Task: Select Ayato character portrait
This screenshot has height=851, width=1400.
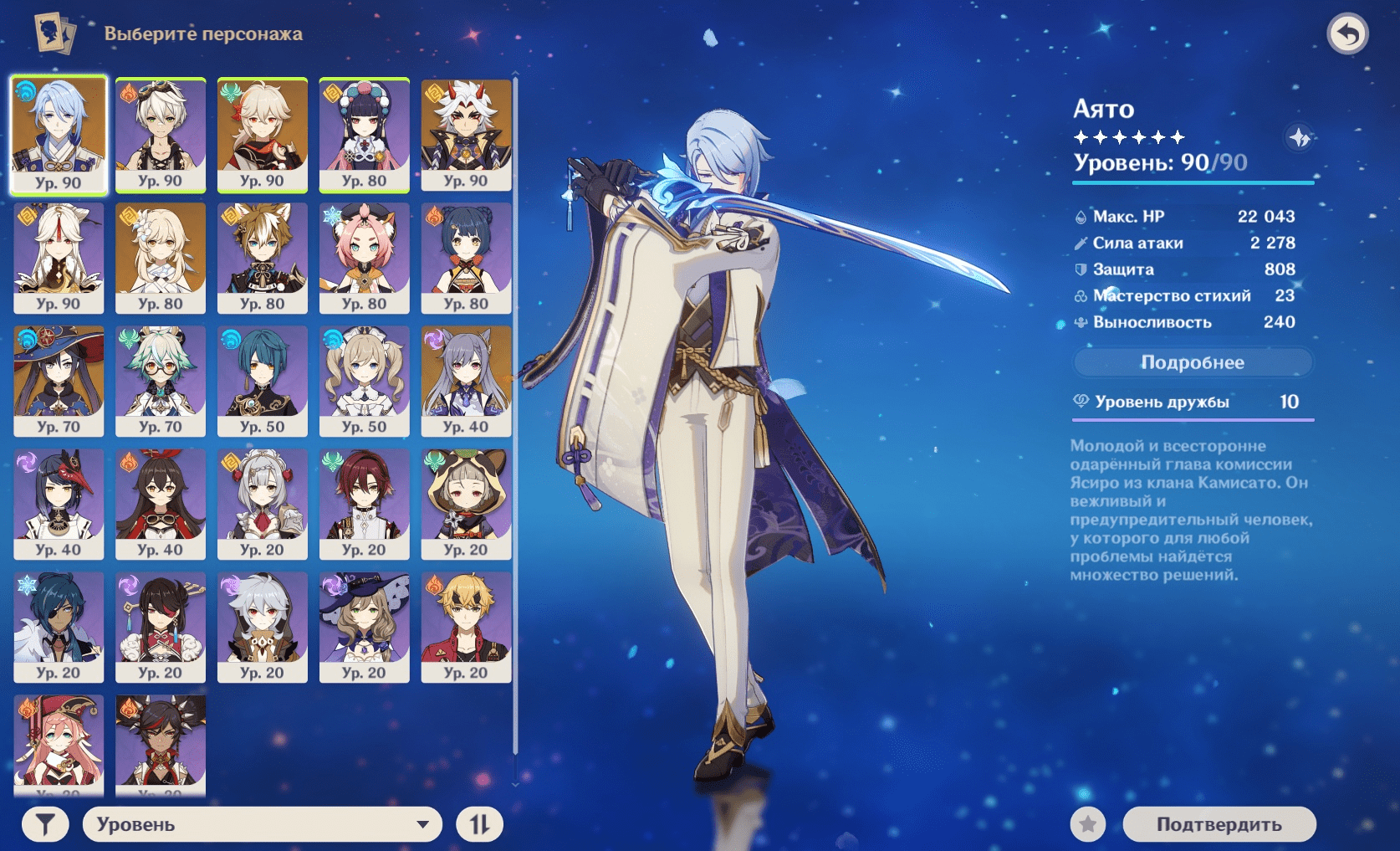Action: [59, 135]
